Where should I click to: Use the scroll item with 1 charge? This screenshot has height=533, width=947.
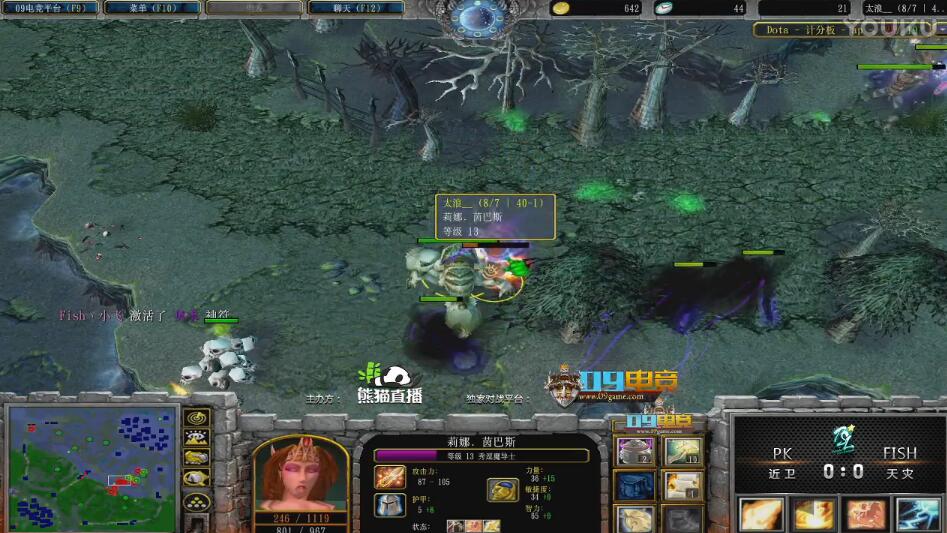[x=684, y=486]
